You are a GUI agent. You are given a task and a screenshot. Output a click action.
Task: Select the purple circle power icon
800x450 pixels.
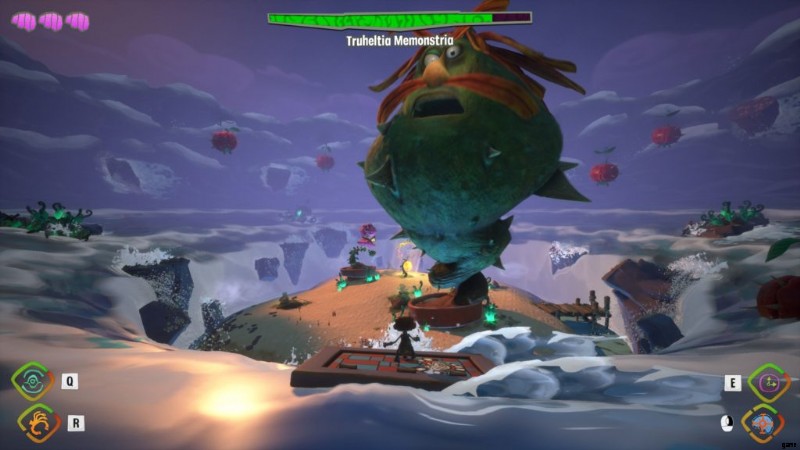click(x=768, y=381)
